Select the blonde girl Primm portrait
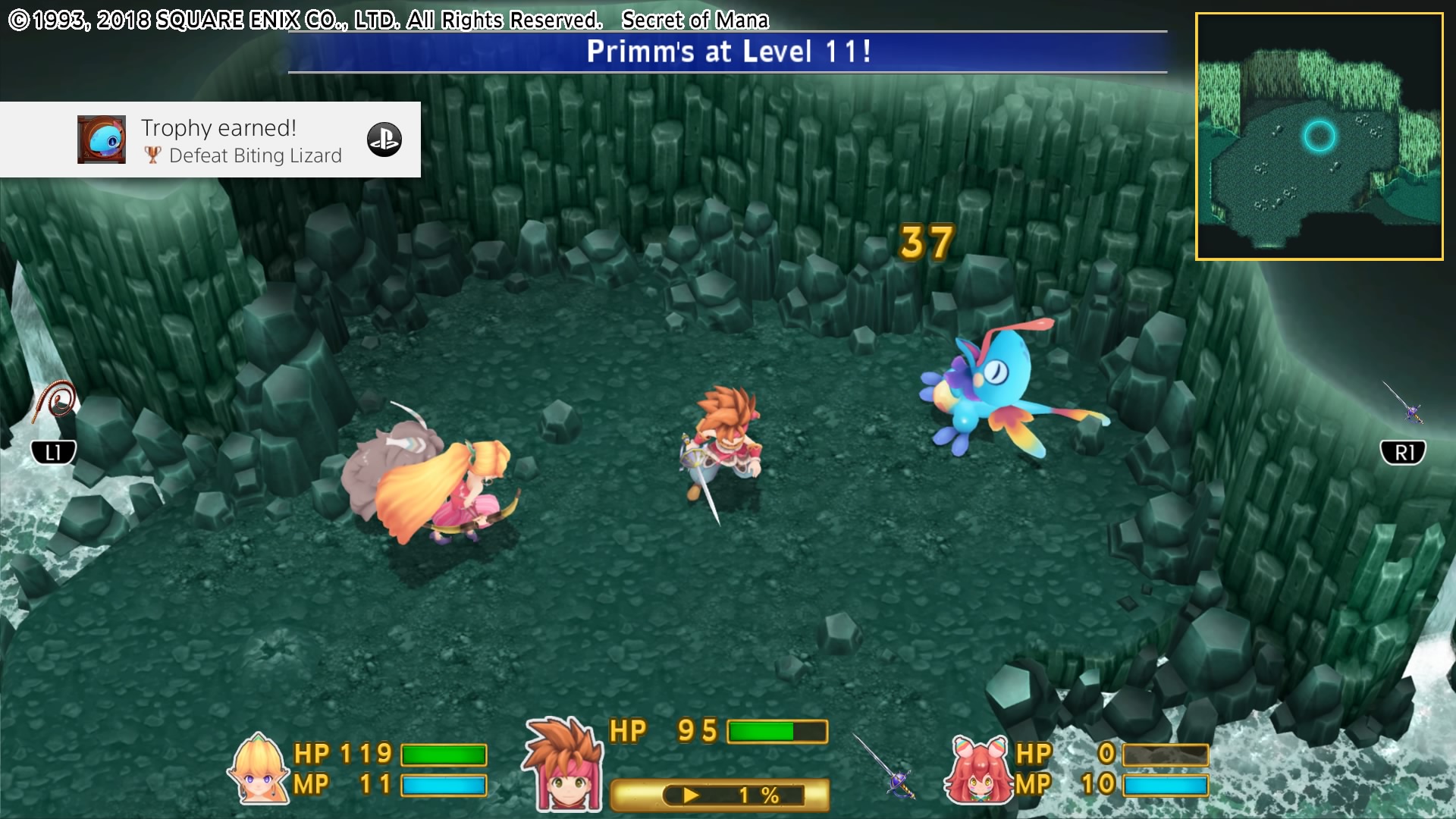 (x=258, y=770)
